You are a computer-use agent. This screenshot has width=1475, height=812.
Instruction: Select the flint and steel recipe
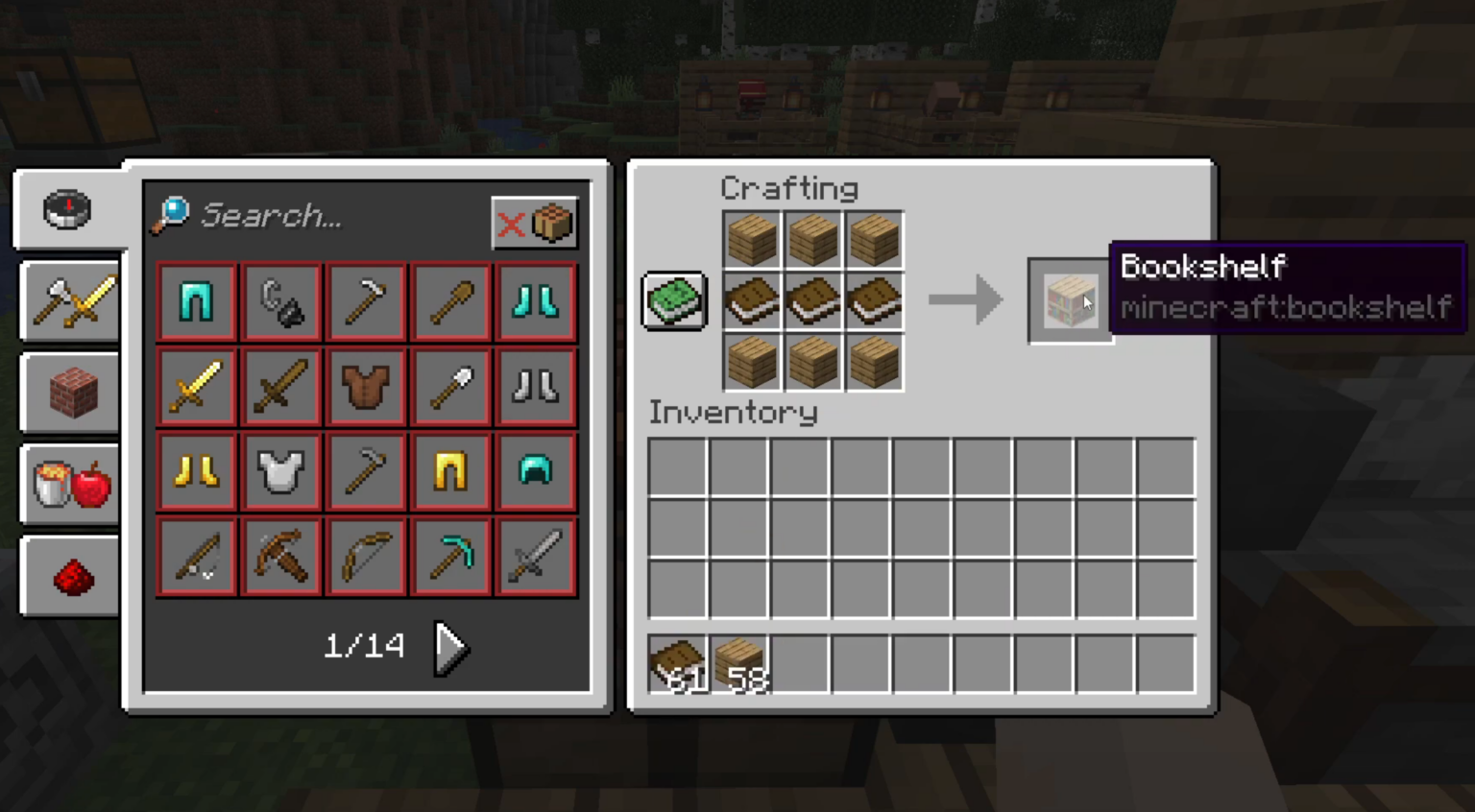280,302
